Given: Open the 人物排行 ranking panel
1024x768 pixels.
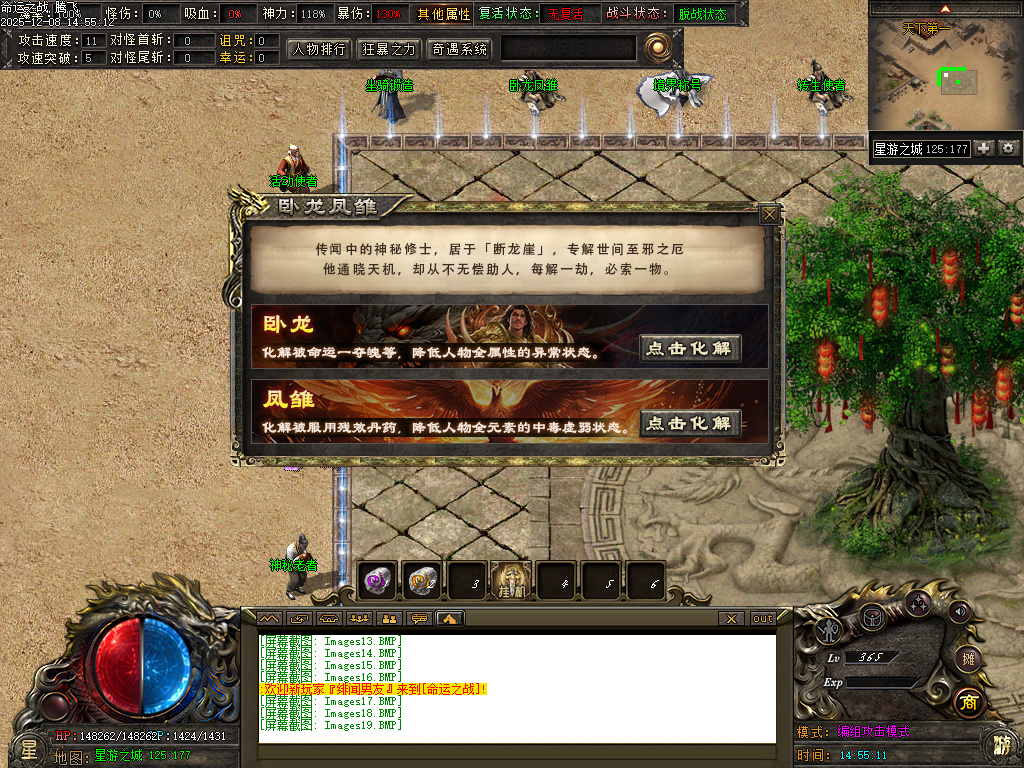Looking at the screenshot, I should [x=319, y=48].
